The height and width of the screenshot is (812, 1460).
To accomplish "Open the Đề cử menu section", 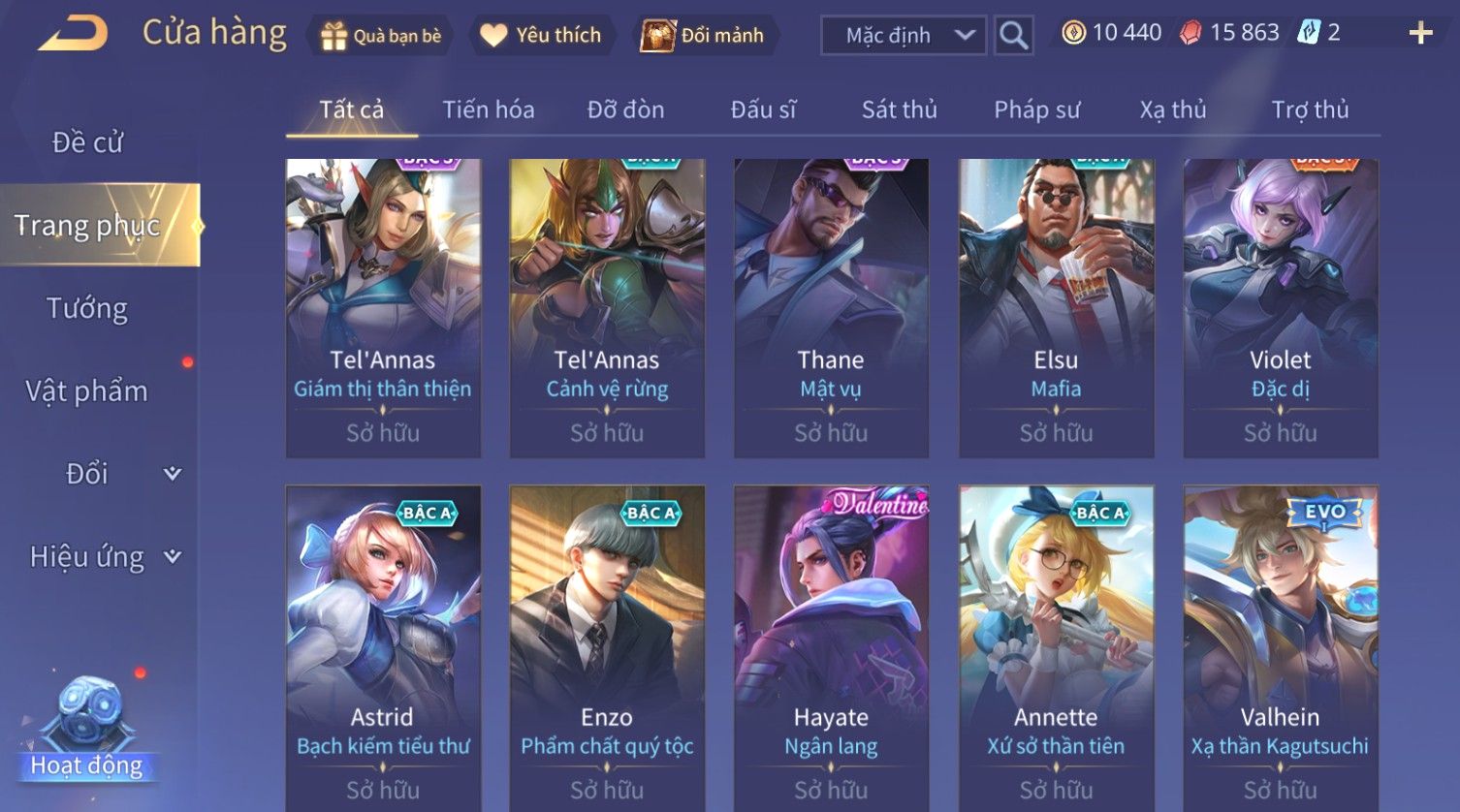I will (87, 142).
